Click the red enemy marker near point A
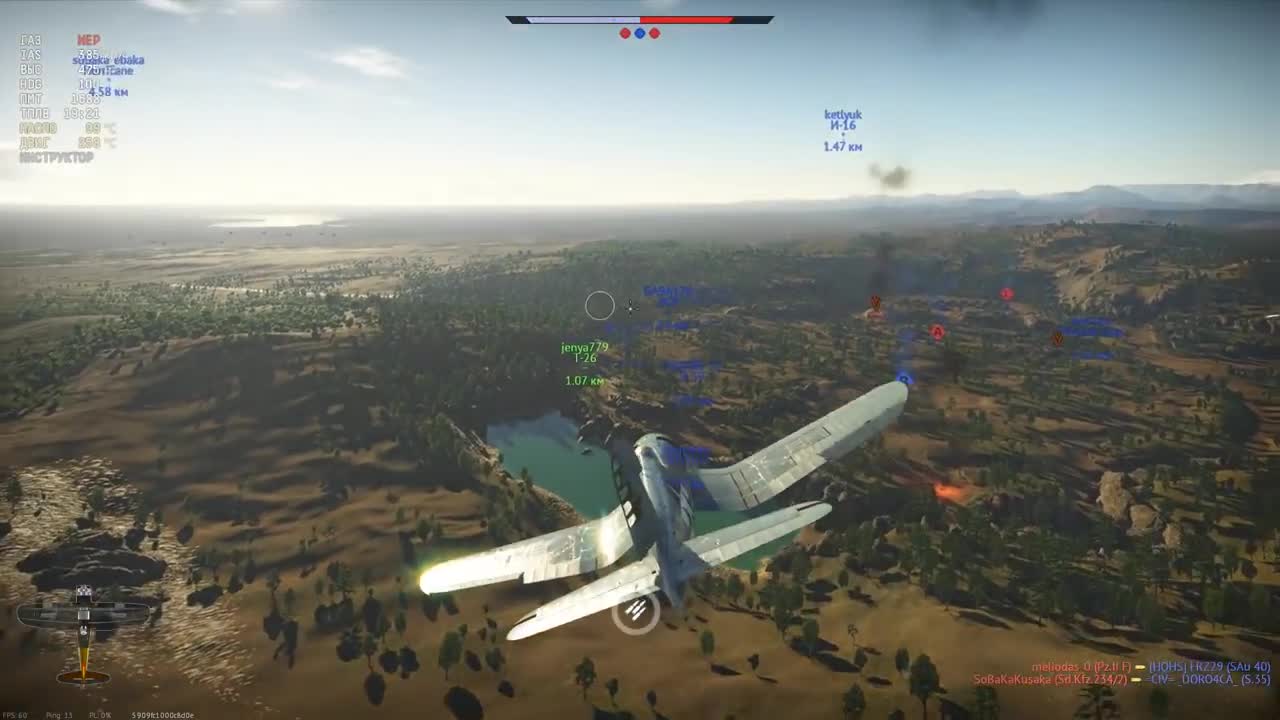 1006,293
